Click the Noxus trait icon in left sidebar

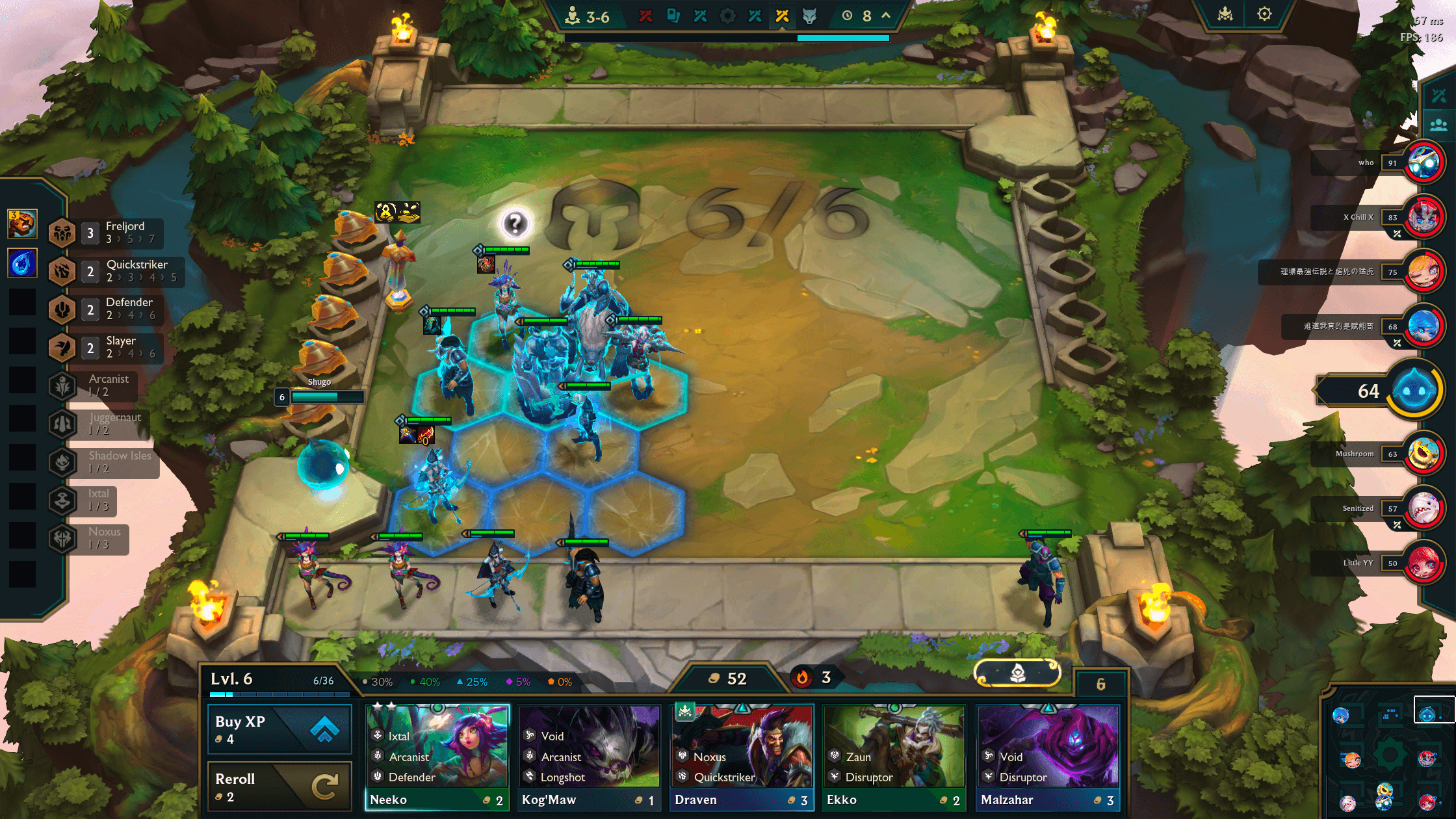(x=62, y=539)
